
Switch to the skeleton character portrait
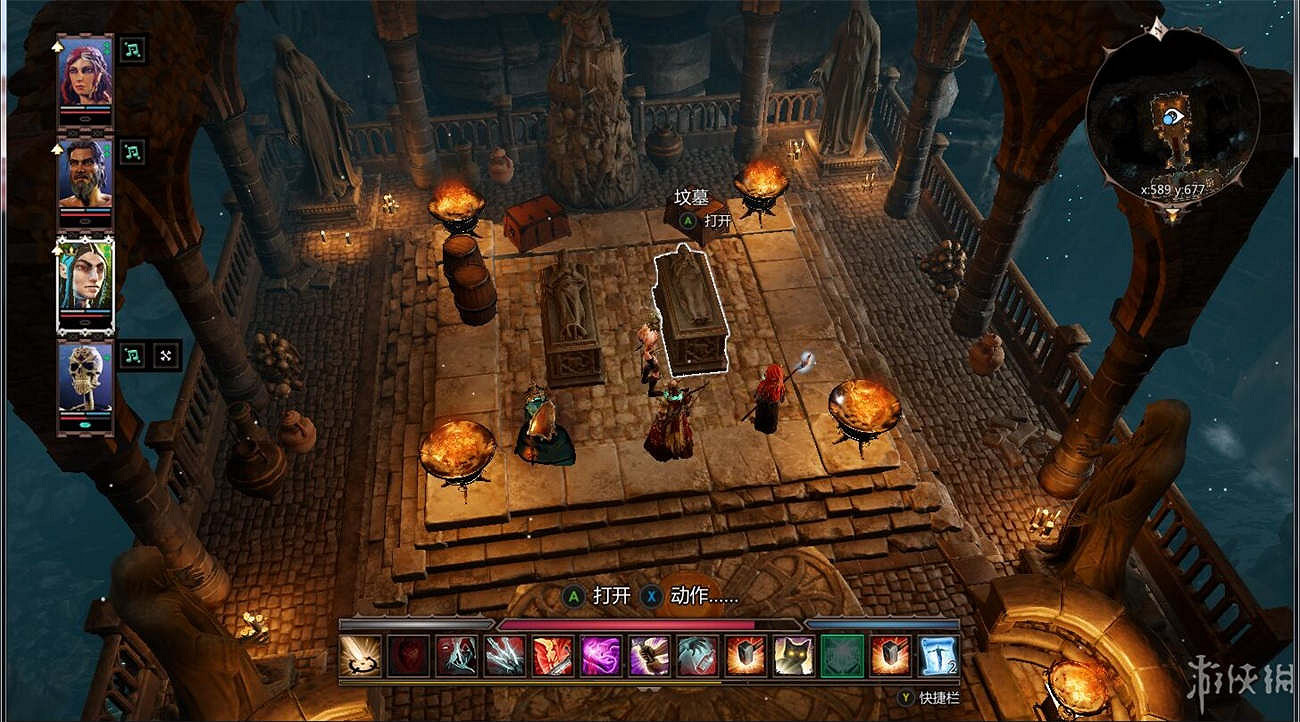tap(85, 380)
